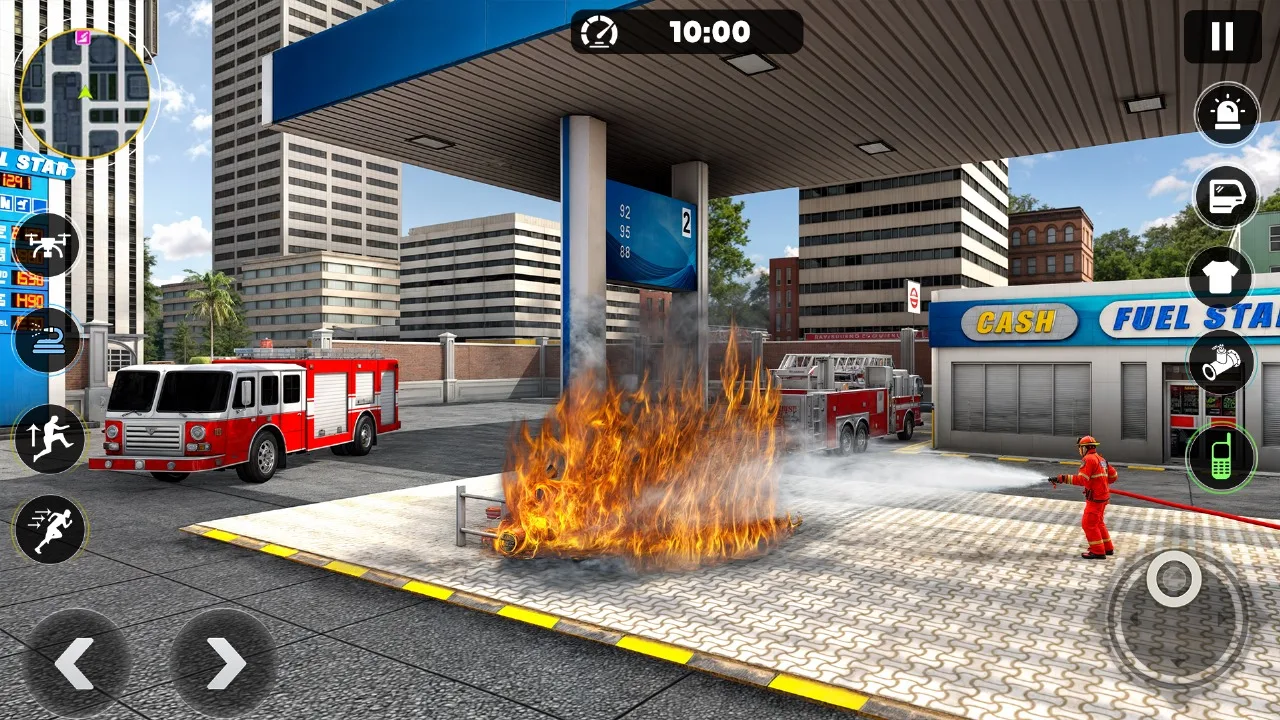Open the circular city minimap
The image size is (1280, 720).
(x=85, y=94)
